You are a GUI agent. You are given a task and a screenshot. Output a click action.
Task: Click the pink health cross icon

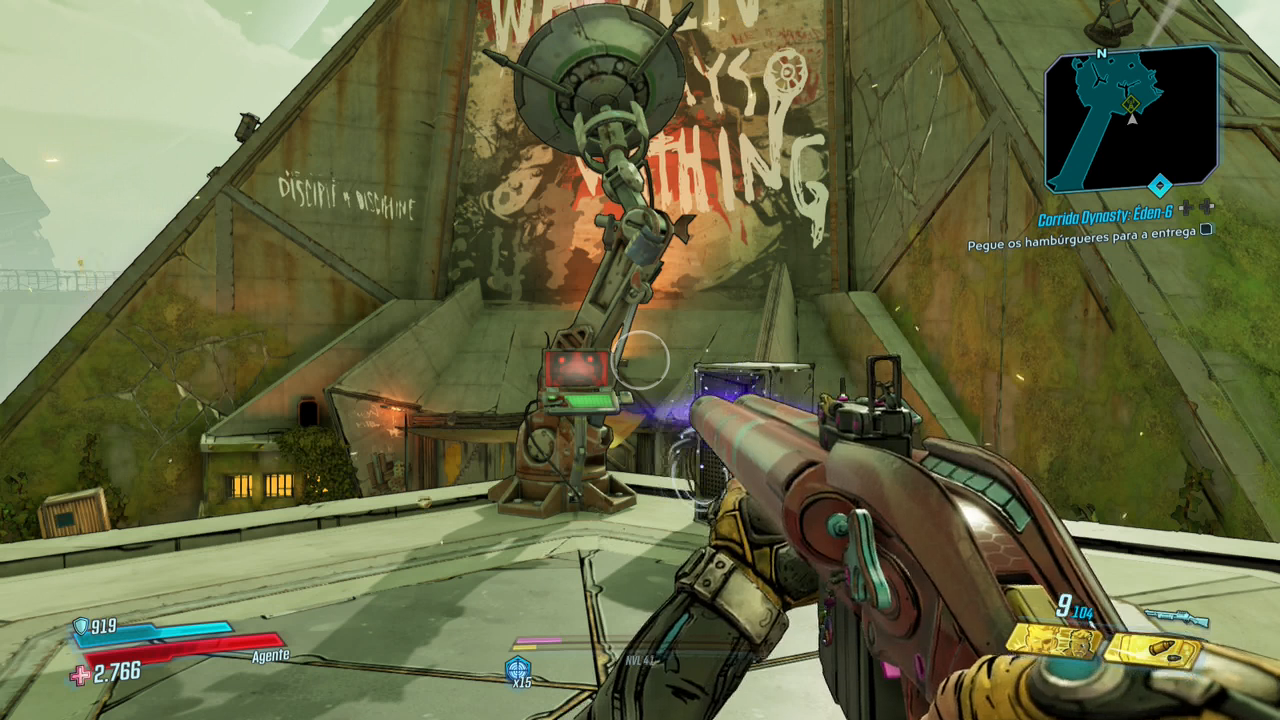click(x=80, y=675)
